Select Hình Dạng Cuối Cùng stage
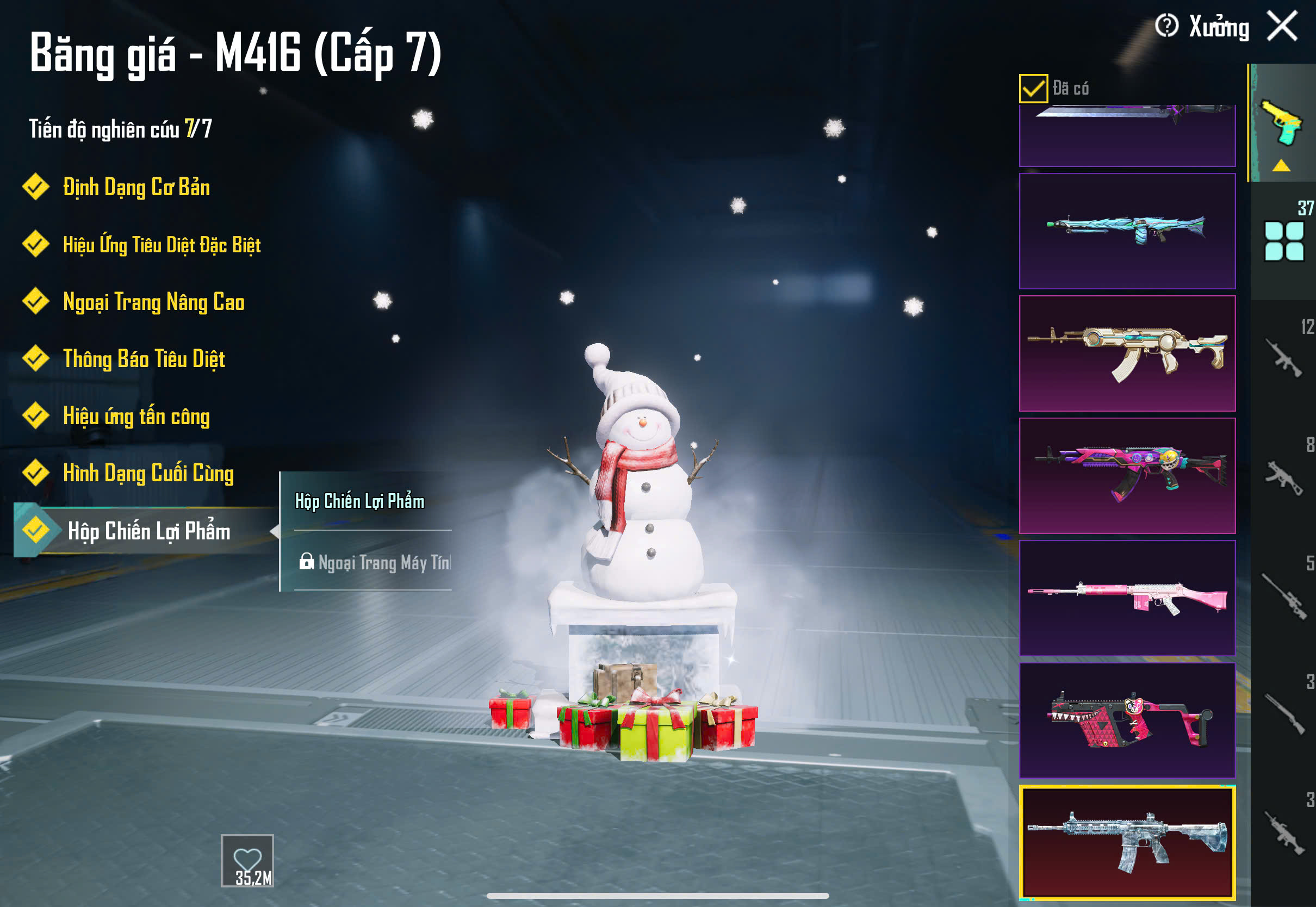 pyautogui.click(x=148, y=473)
